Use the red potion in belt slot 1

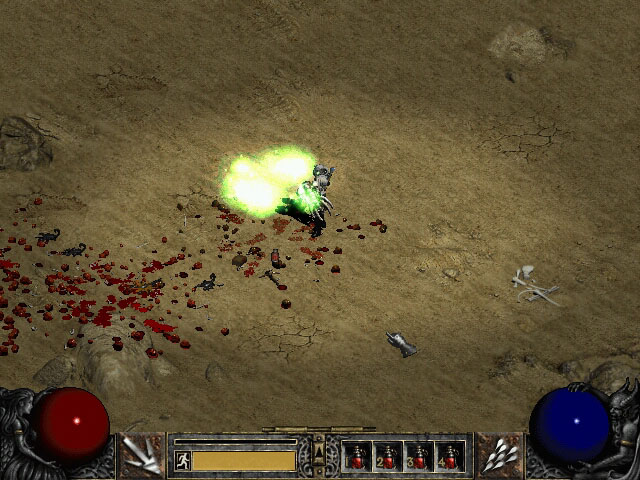coord(357,457)
